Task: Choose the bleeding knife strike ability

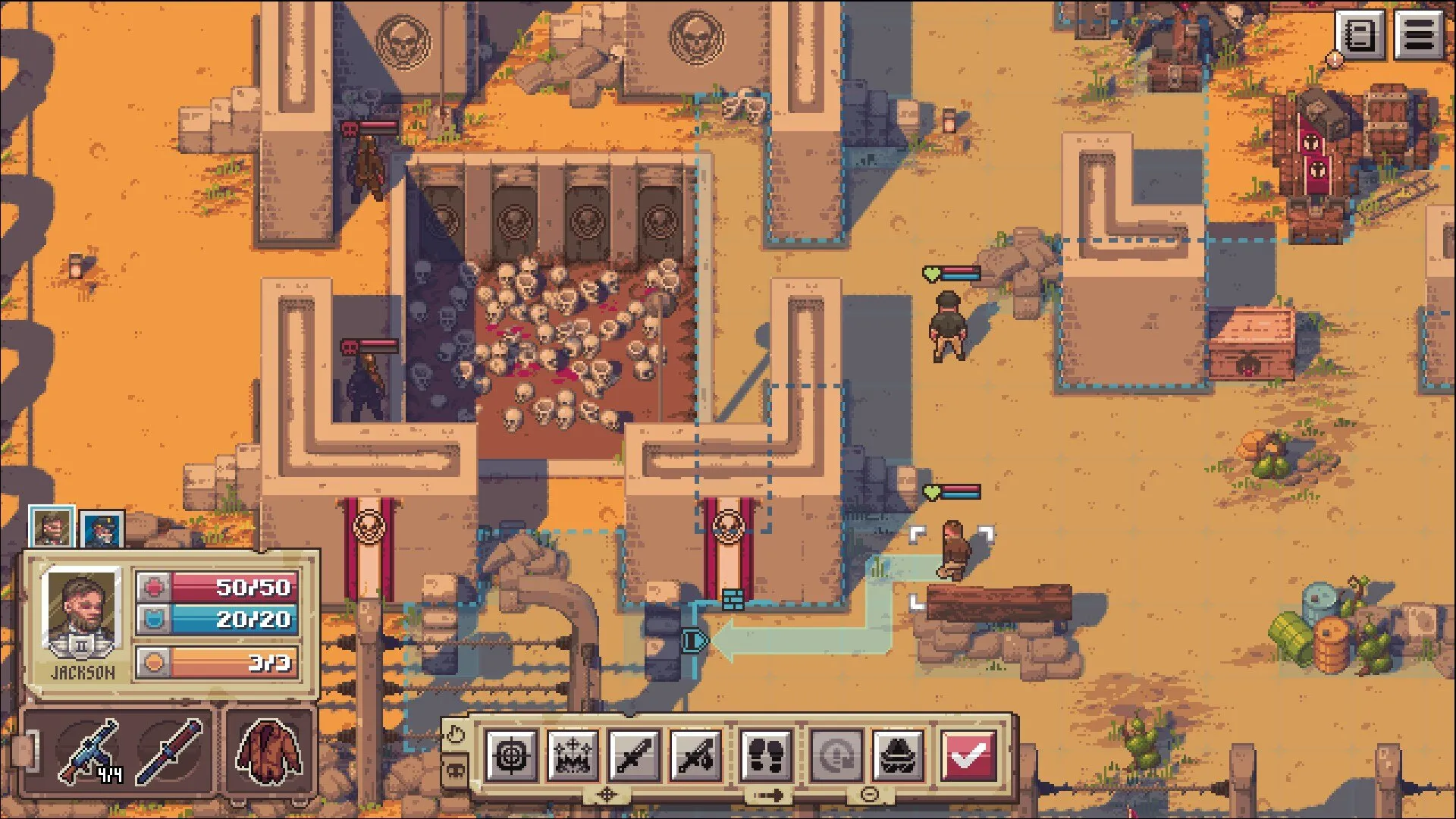Action: (x=695, y=755)
